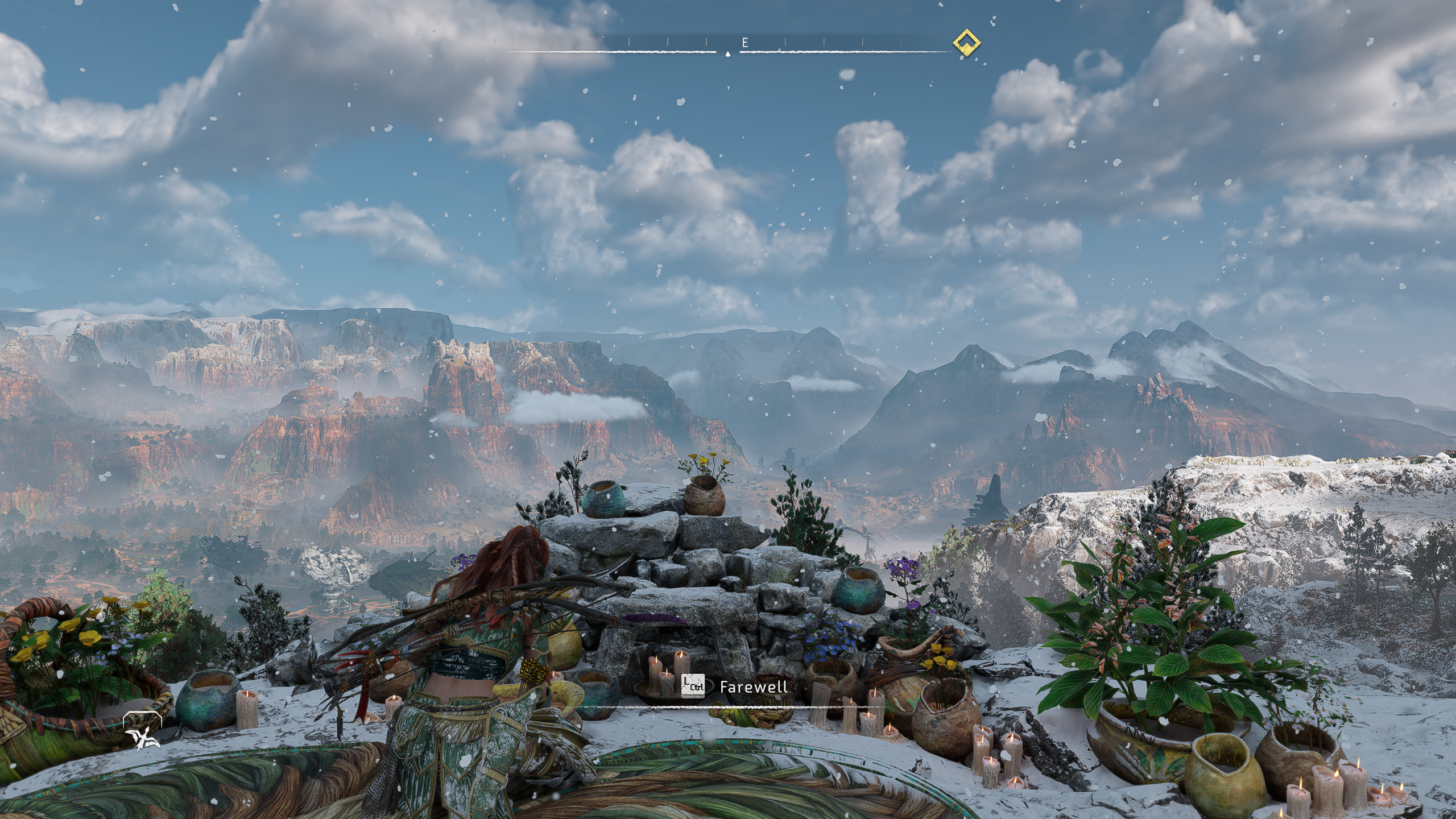
Task: Click the mount call icon
Action: (142, 732)
